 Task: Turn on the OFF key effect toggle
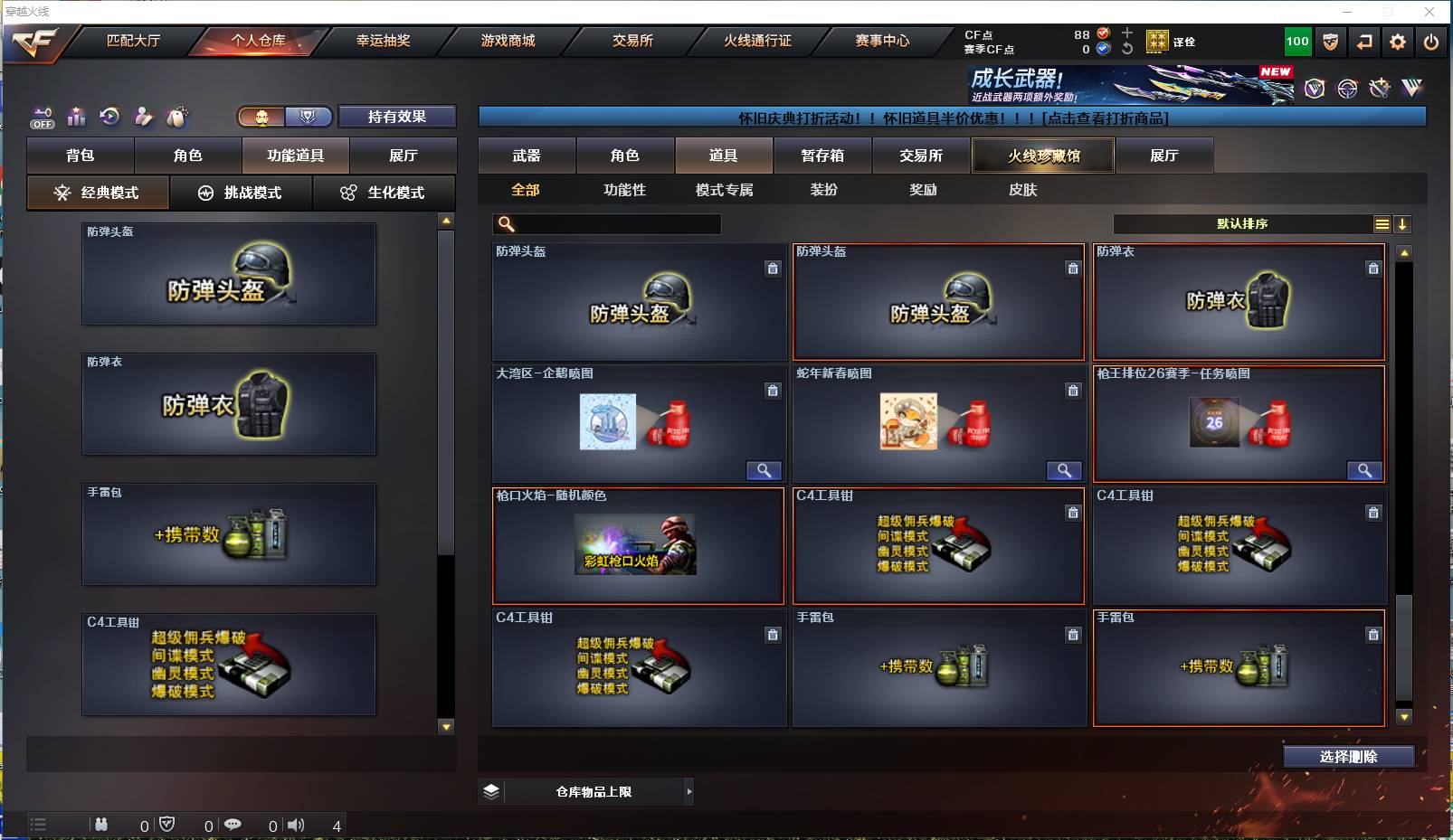coord(42,116)
